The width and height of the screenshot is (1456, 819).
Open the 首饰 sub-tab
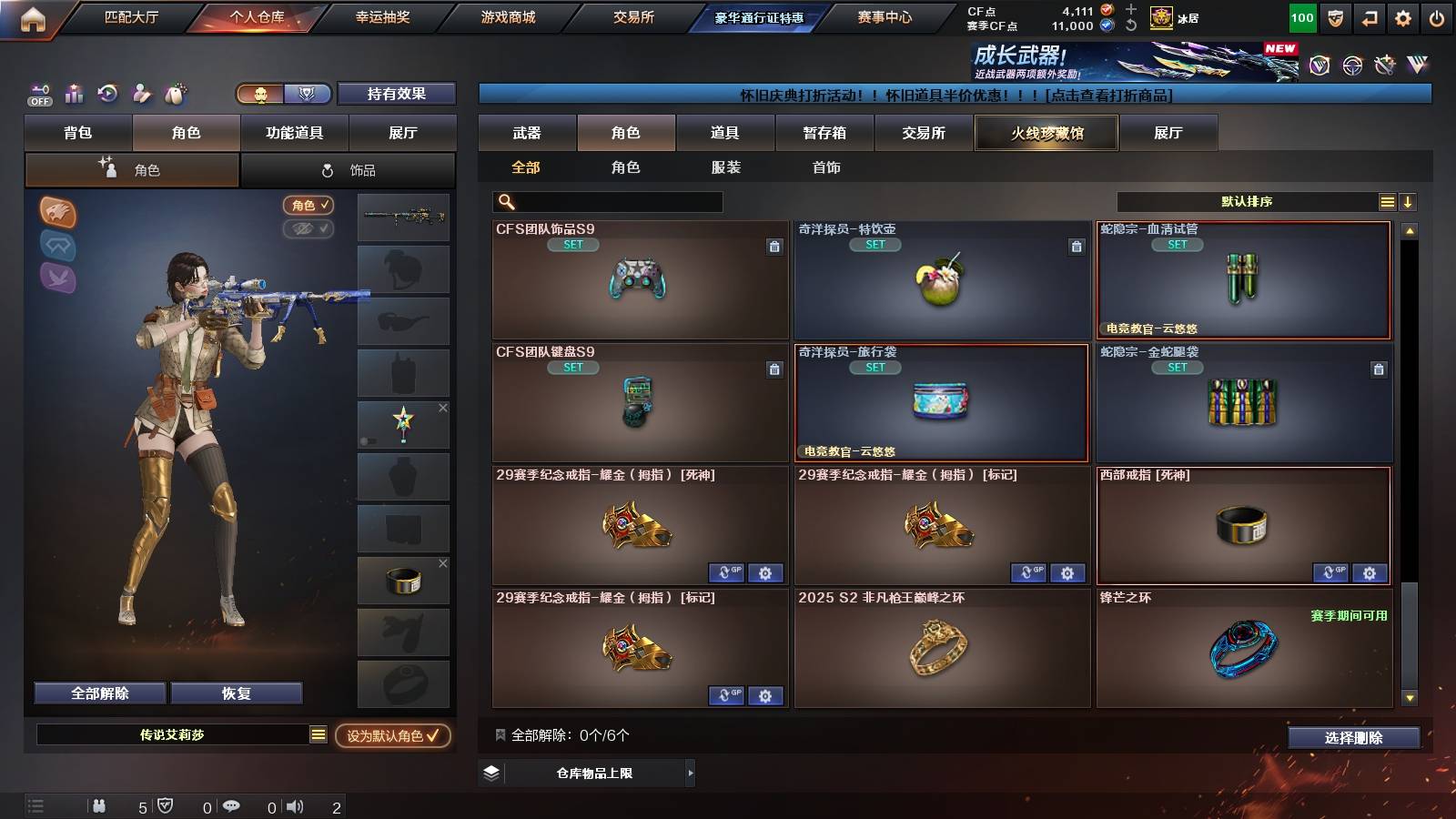[826, 167]
